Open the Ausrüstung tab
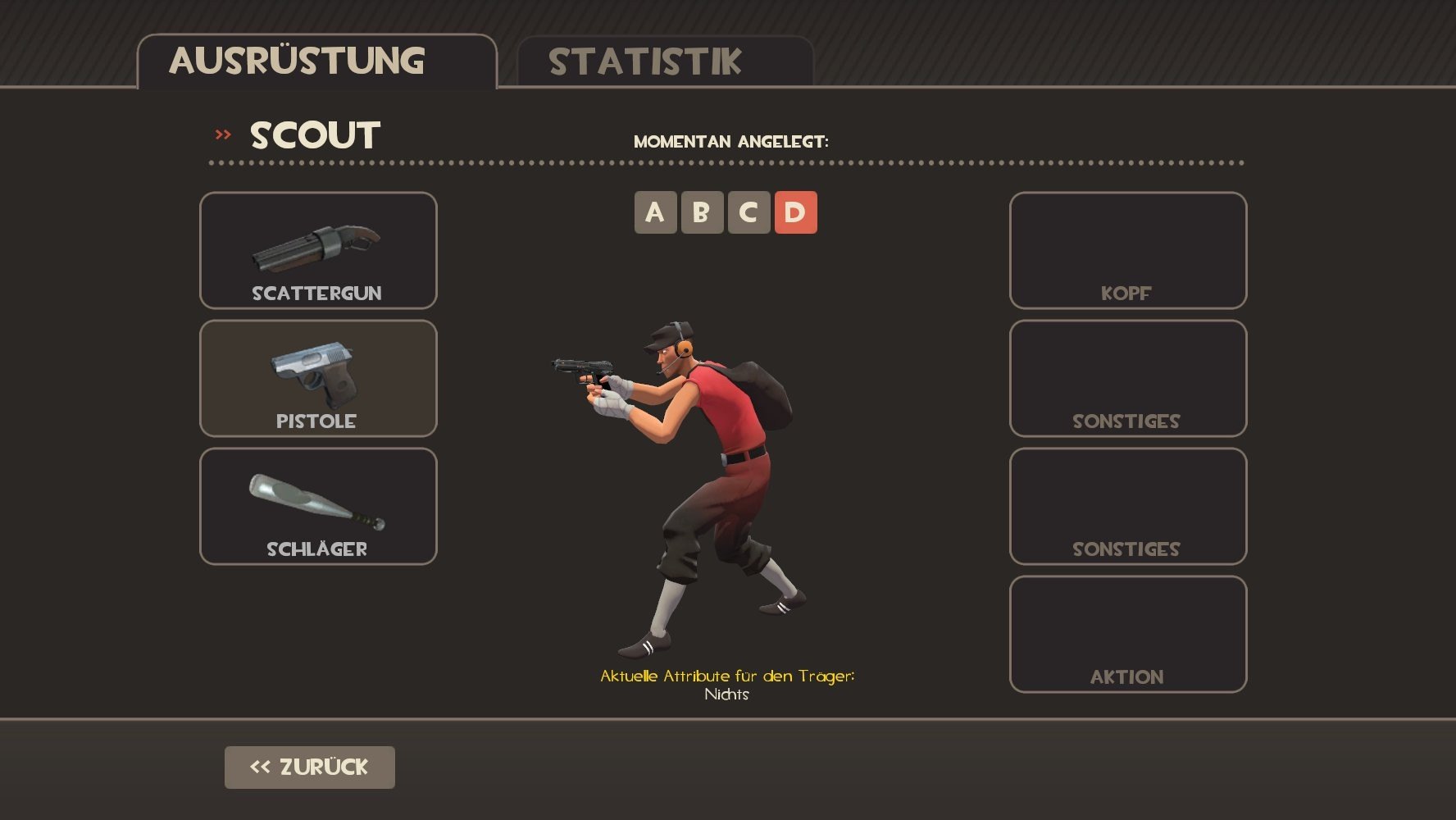This screenshot has width=1456, height=820. point(316,61)
